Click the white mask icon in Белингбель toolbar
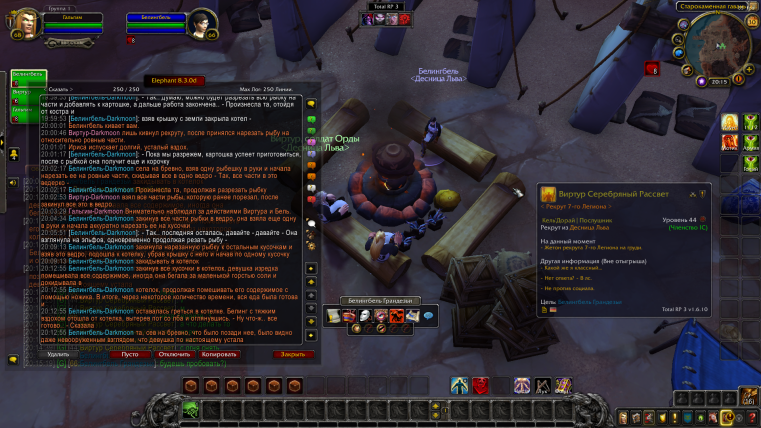The image size is (761, 428). click(365, 315)
